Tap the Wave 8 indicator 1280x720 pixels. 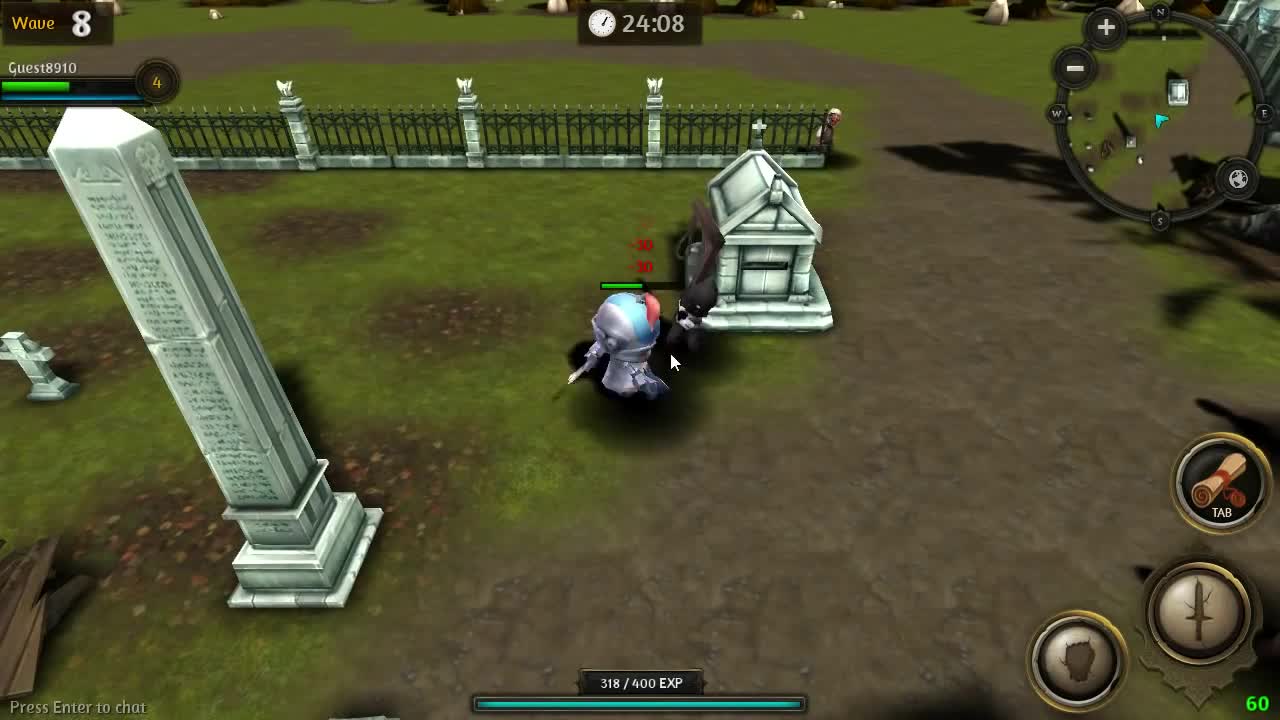[48, 23]
